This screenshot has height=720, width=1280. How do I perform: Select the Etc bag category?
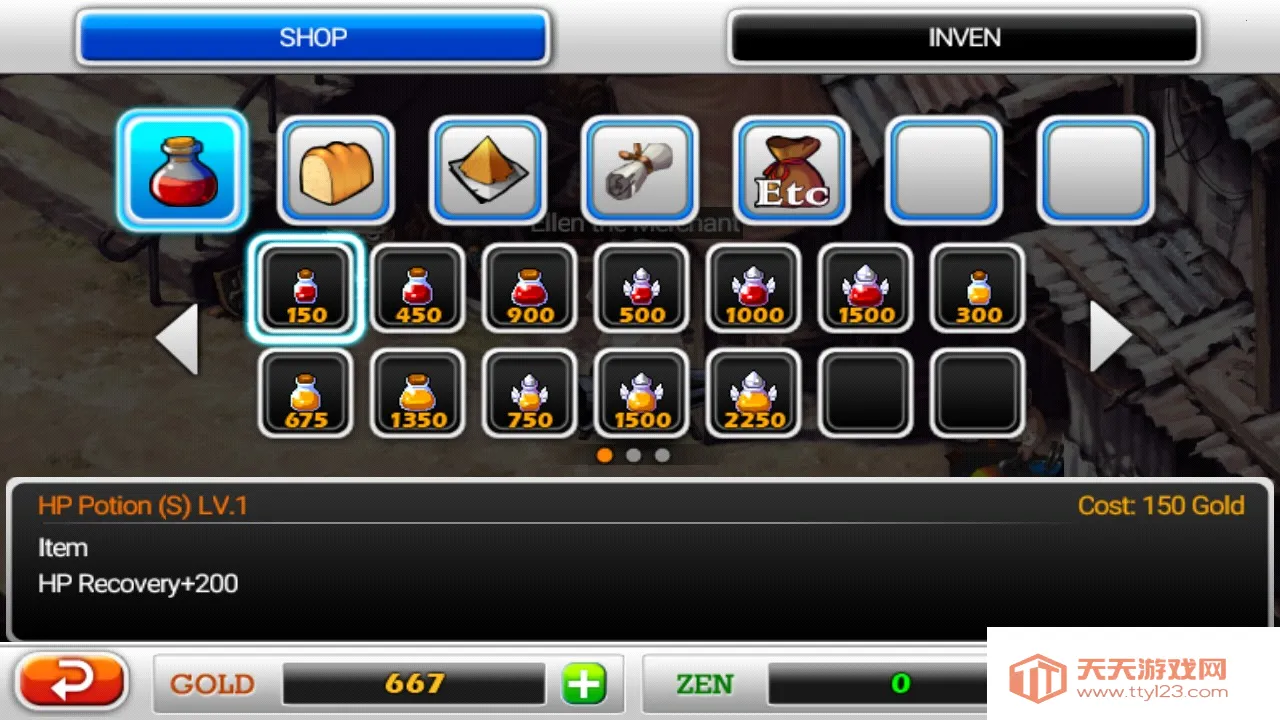791,170
